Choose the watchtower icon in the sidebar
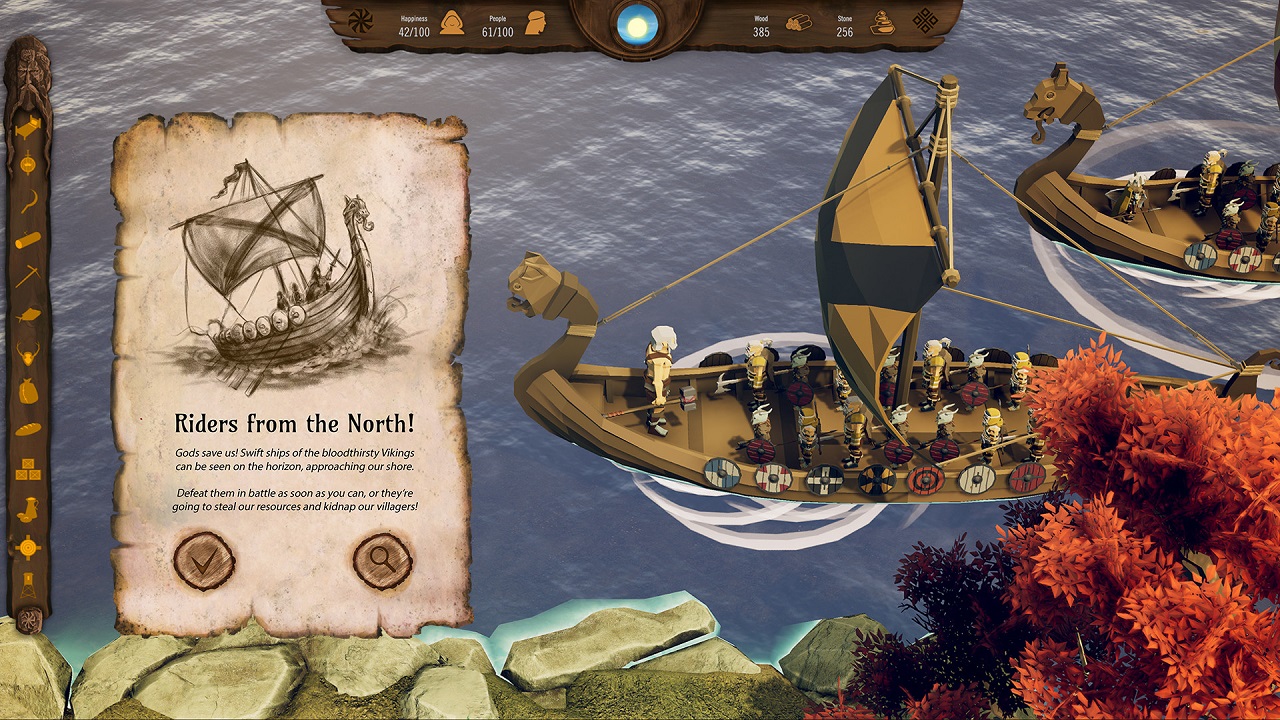Viewport: 1280px width, 720px height. [28, 585]
